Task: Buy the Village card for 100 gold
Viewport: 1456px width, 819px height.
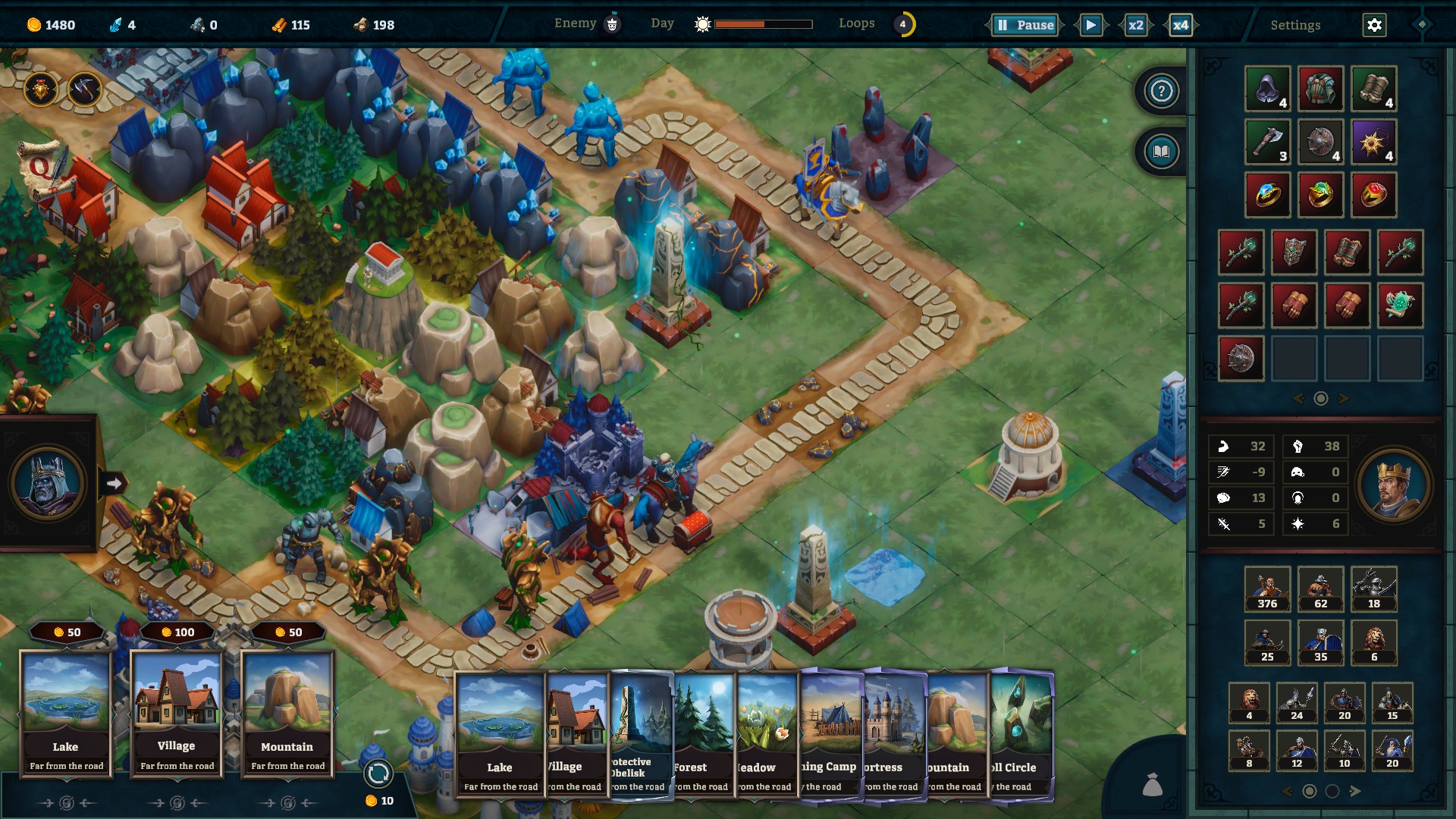Action: tap(177, 713)
